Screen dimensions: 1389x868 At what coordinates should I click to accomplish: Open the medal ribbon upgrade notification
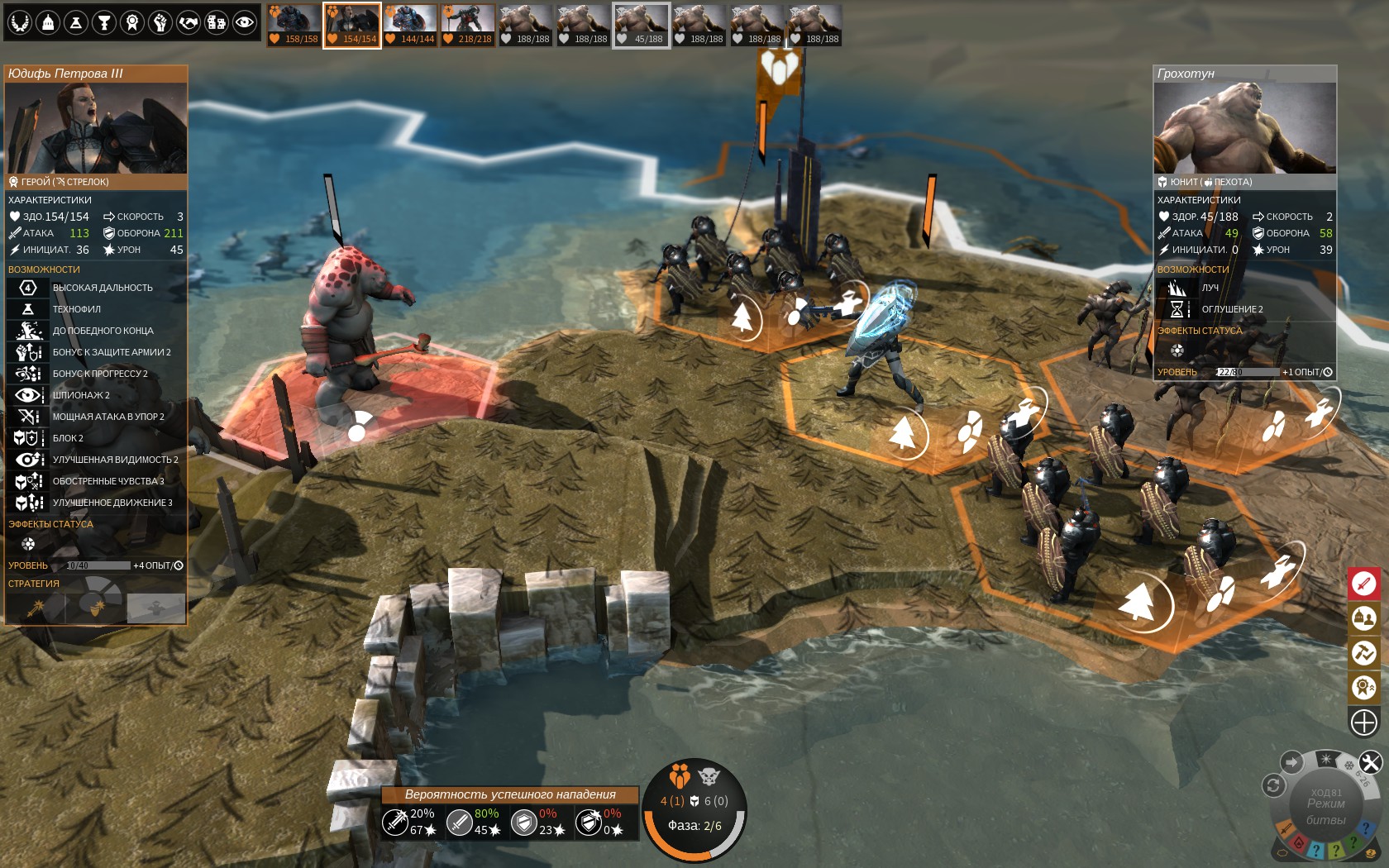(1364, 687)
